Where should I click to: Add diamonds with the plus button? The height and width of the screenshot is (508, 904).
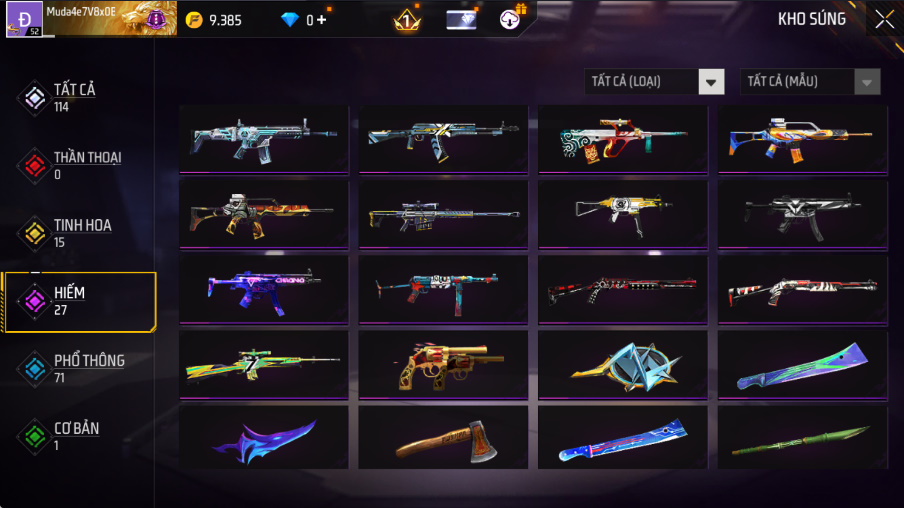322,20
